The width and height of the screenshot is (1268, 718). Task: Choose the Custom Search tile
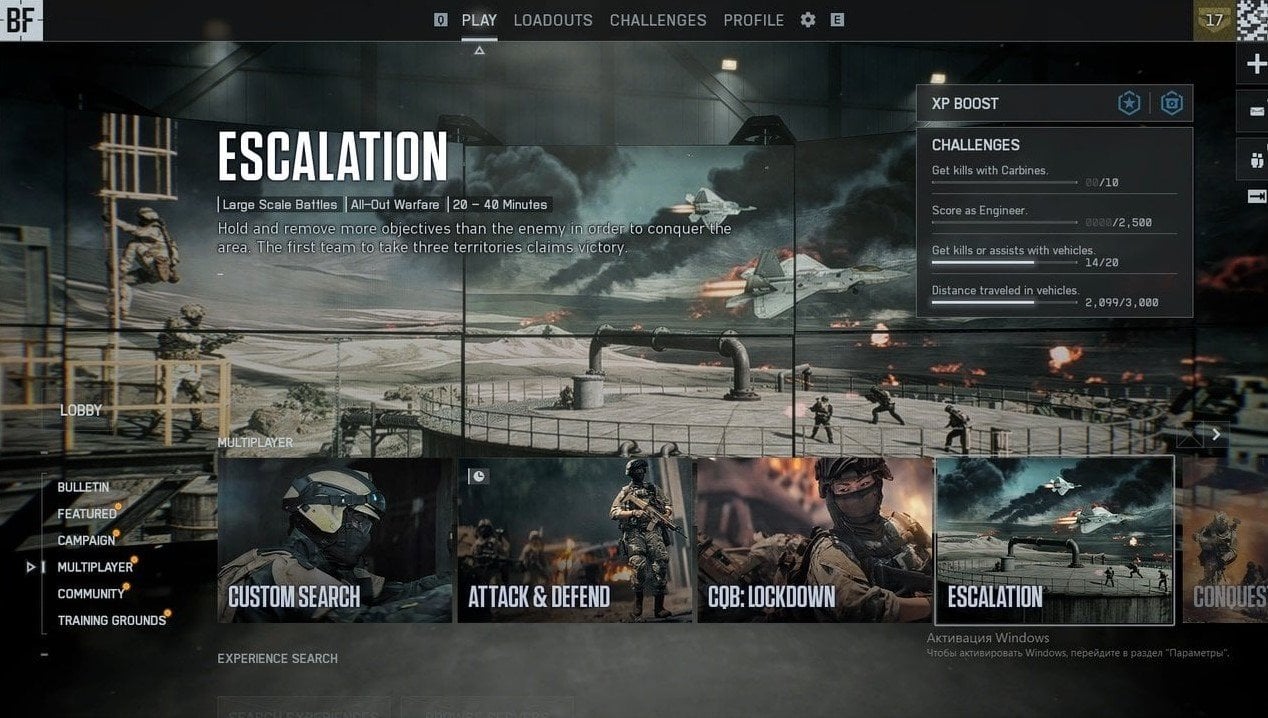tap(335, 540)
